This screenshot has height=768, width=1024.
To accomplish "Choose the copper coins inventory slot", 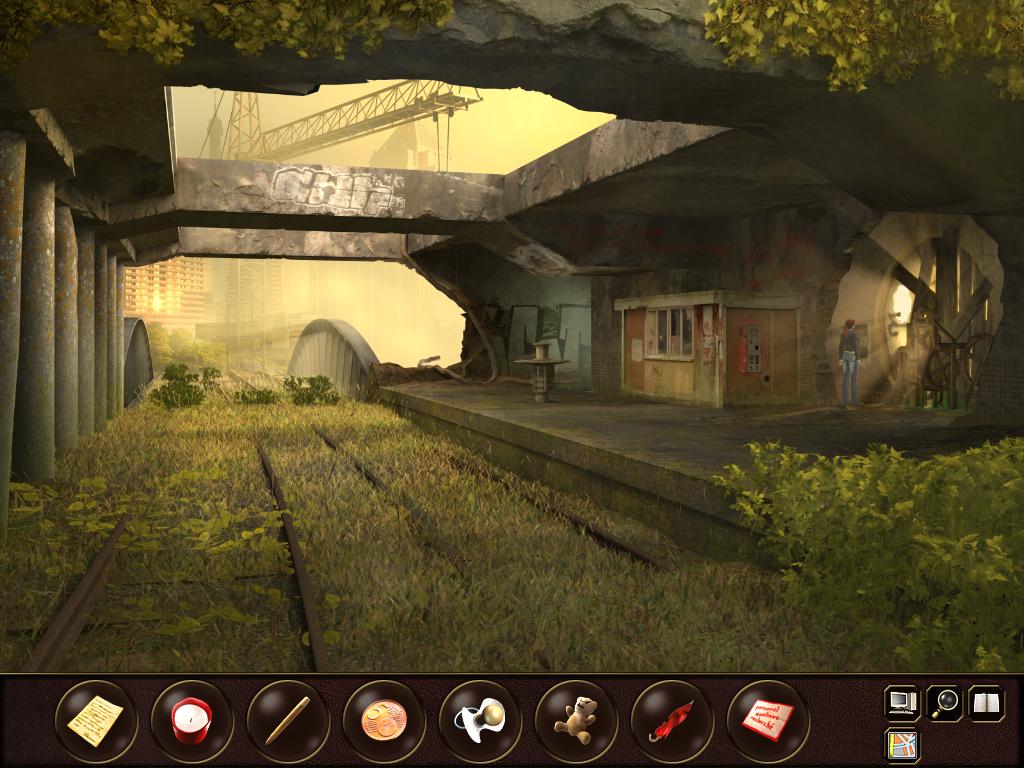I will coord(384,720).
